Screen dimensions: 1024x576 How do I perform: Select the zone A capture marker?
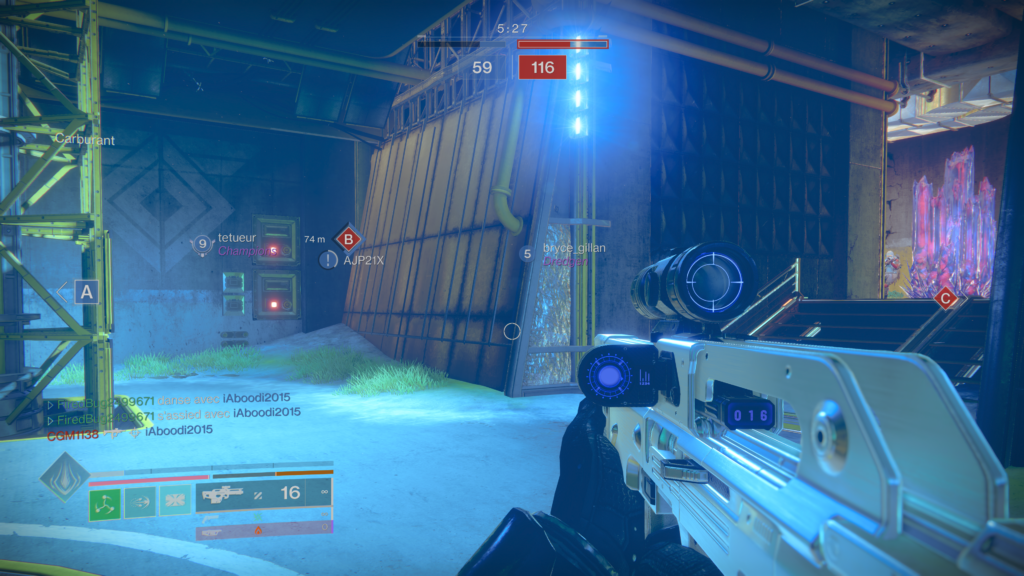tap(86, 292)
